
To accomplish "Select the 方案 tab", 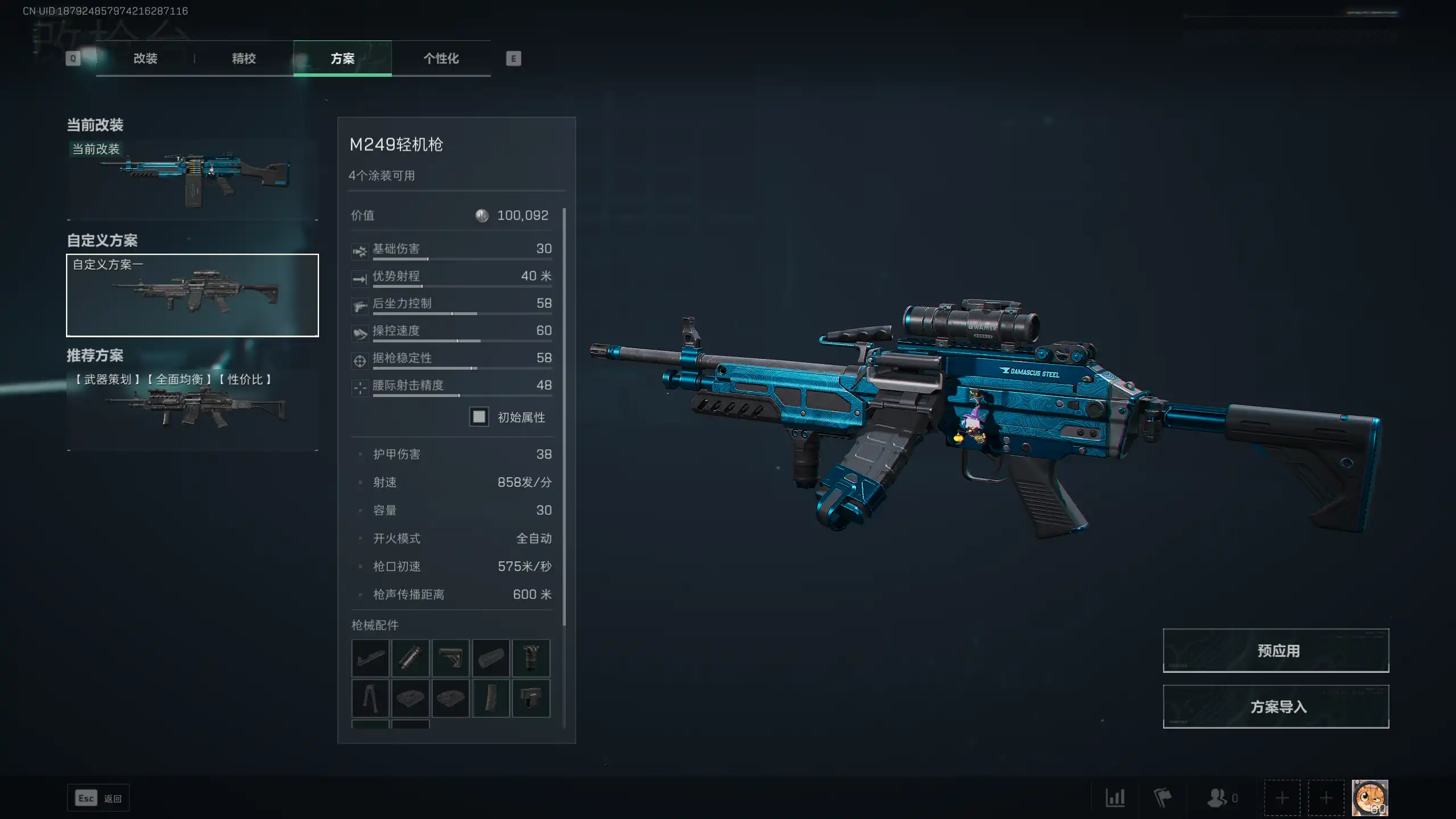I will (342, 59).
